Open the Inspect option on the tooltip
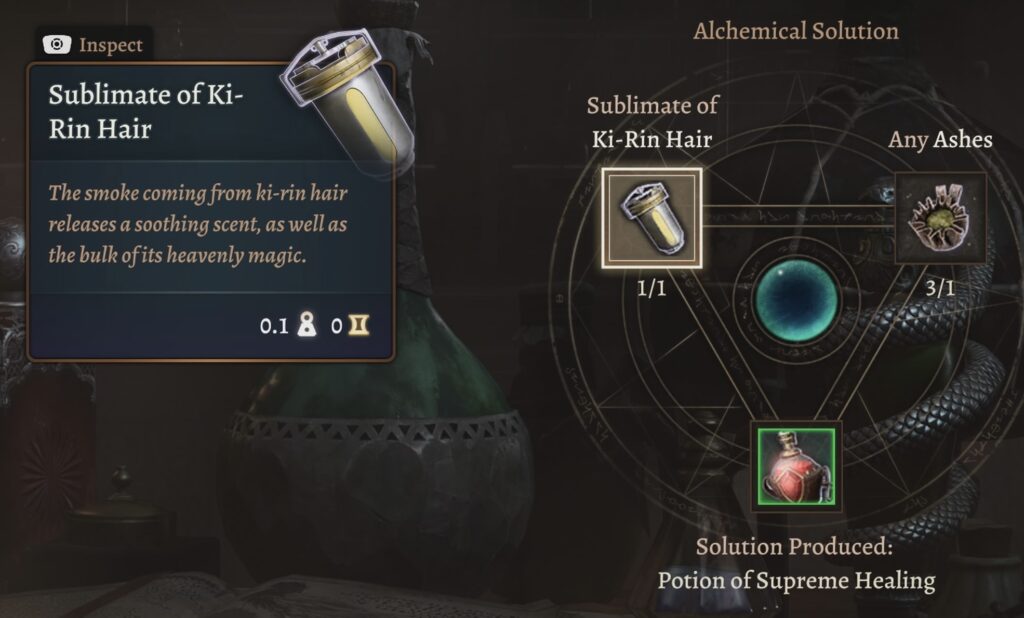This screenshot has width=1024, height=618. pyautogui.click(x=94, y=45)
